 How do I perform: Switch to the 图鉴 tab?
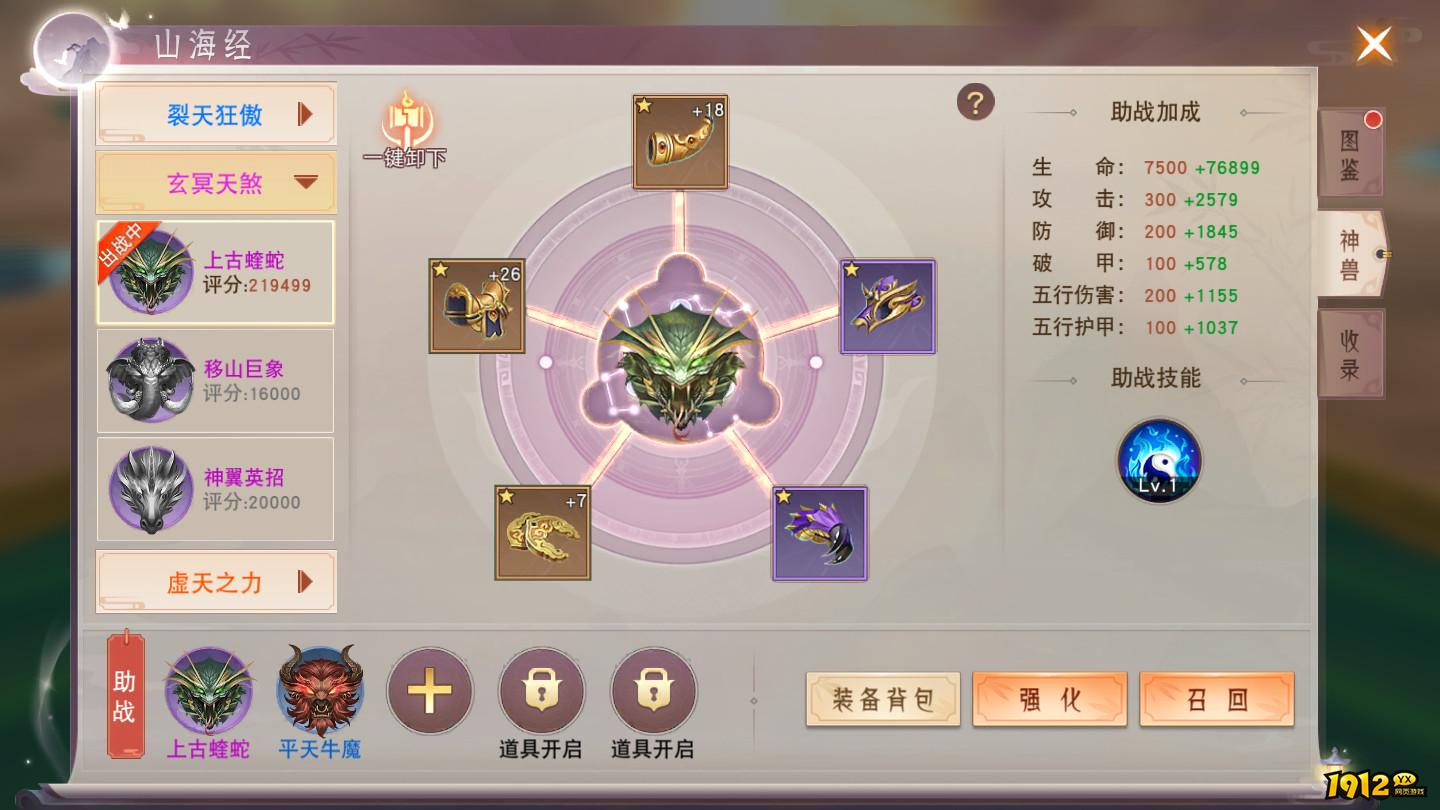(1350, 157)
